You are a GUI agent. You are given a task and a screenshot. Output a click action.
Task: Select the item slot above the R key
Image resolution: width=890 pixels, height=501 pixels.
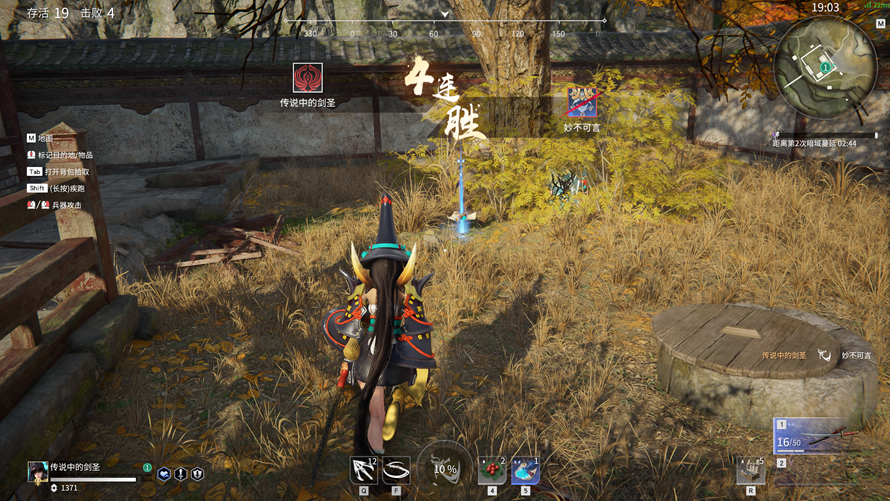751,469
